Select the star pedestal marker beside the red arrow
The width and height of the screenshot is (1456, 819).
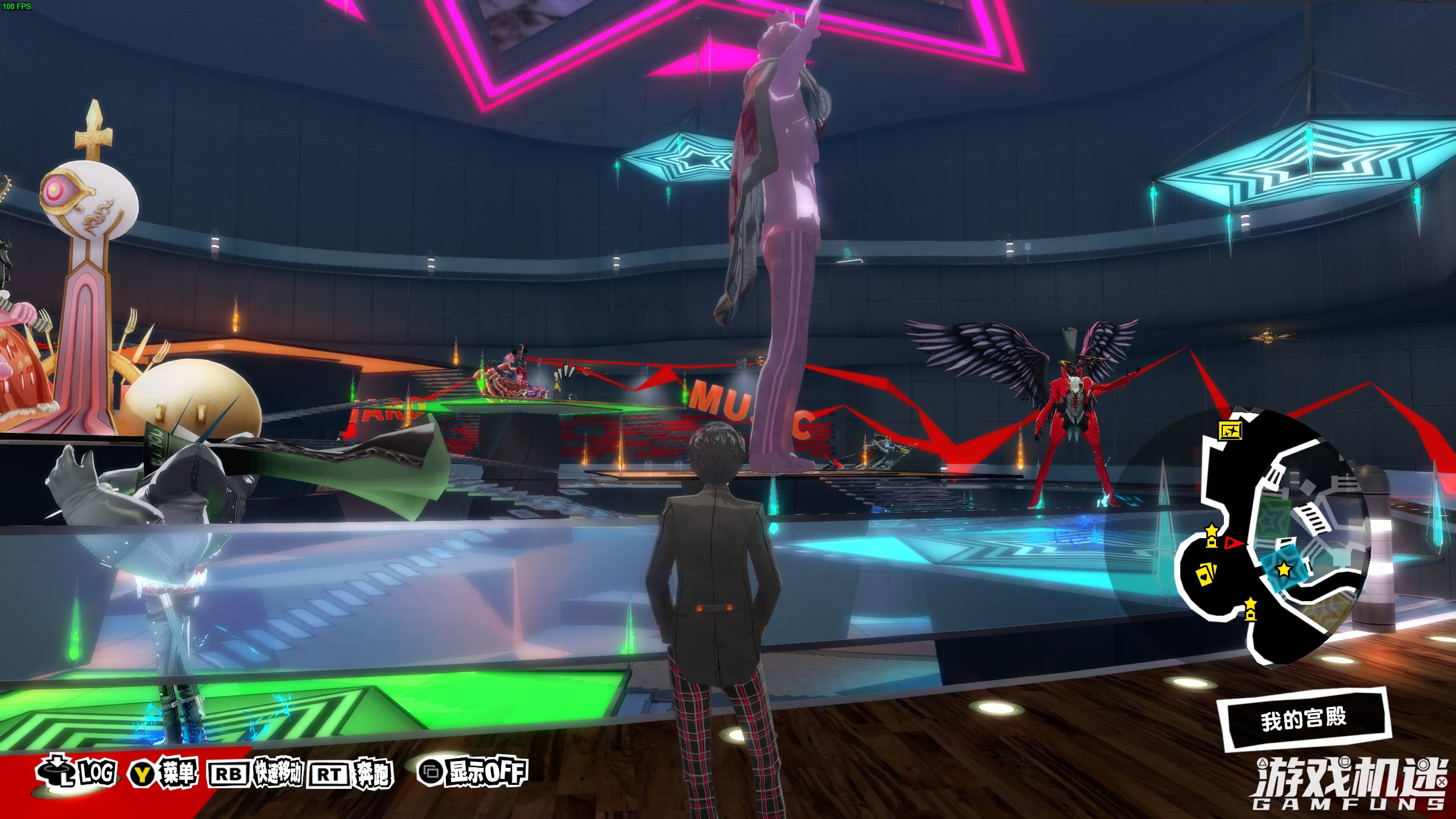point(1211,536)
